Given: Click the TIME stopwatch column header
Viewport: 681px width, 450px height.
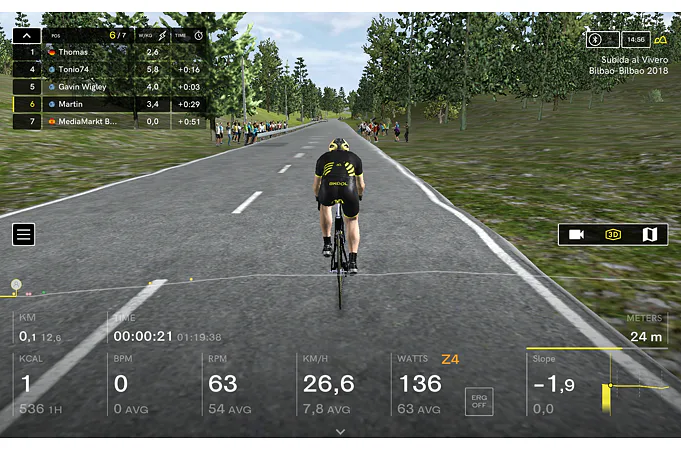Looking at the screenshot, I should [x=188, y=35].
